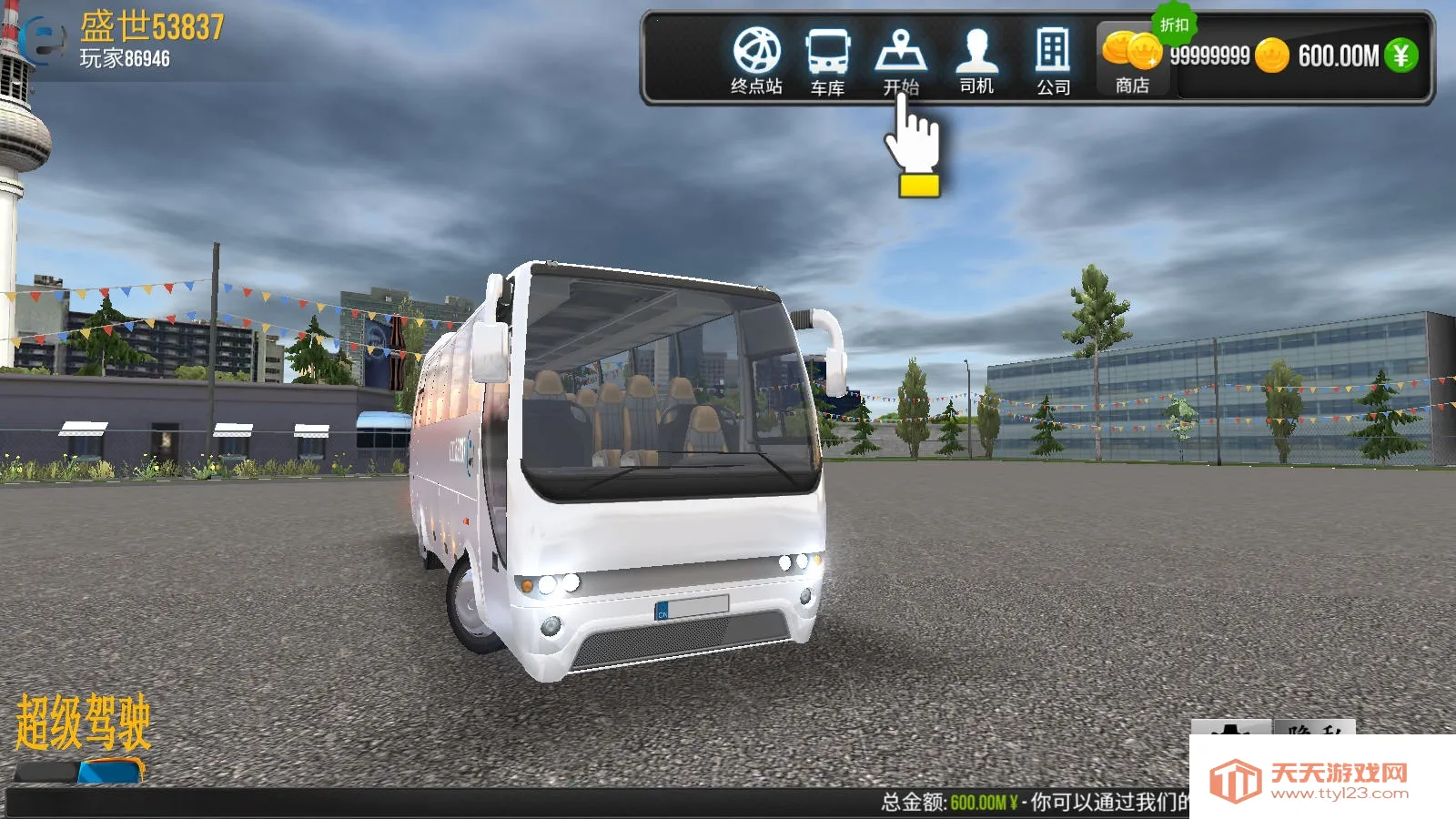Click the globe icon above 终点站
Screen dimensions: 1456x819
click(756, 50)
